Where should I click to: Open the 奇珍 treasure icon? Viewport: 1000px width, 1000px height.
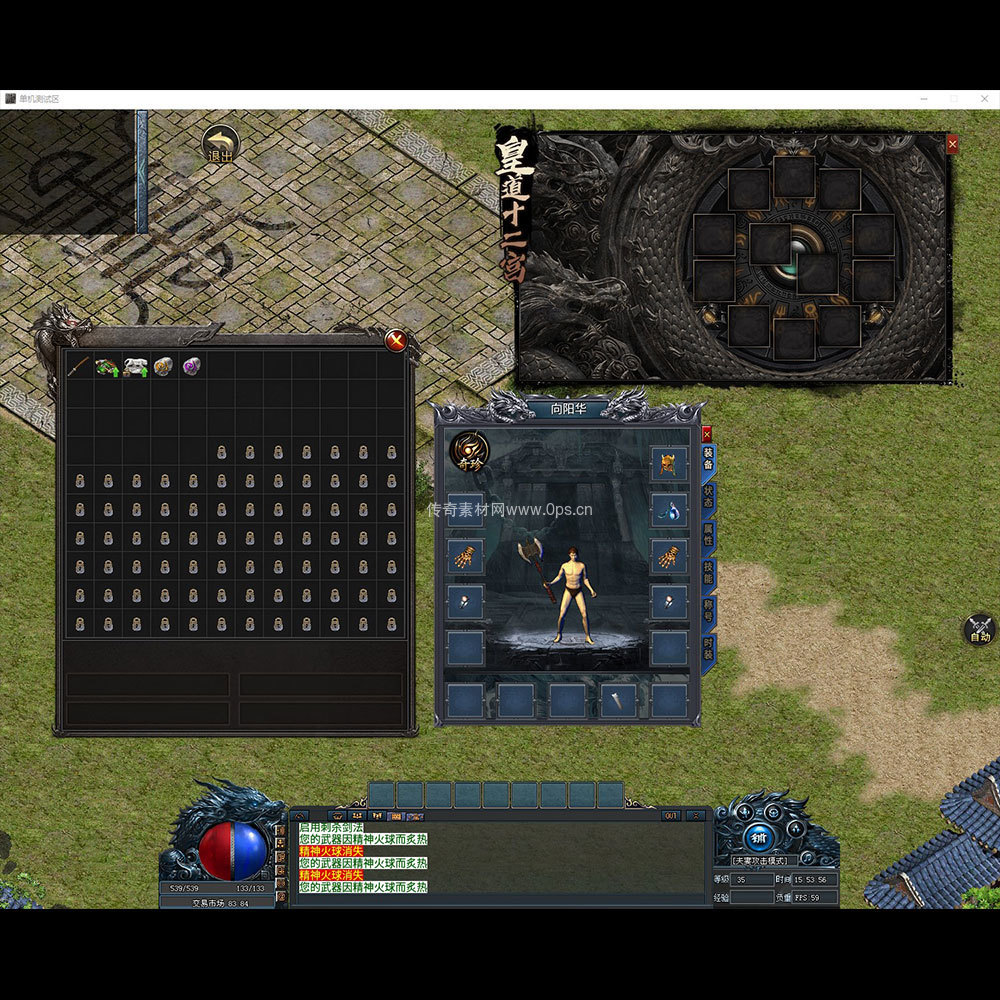click(x=469, y=450)
